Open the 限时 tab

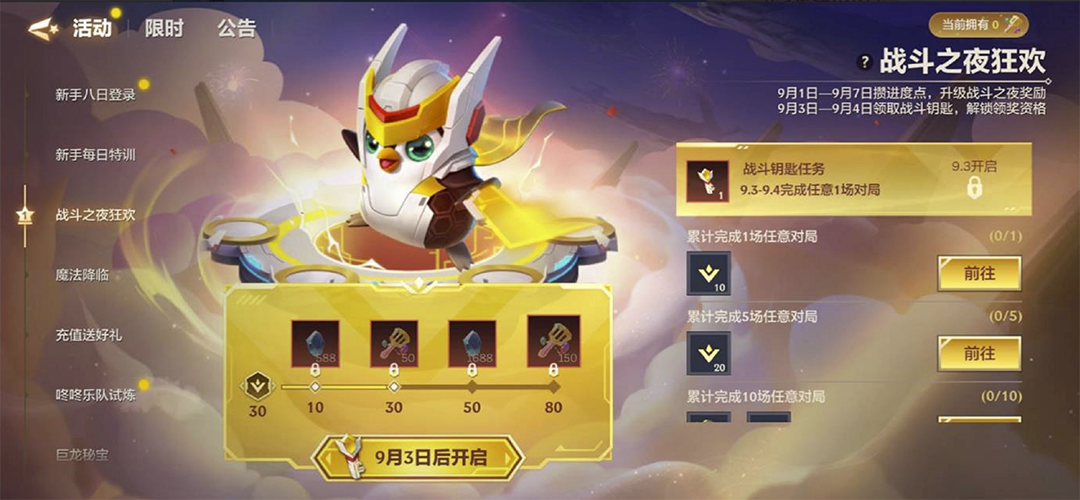point(164,28)
